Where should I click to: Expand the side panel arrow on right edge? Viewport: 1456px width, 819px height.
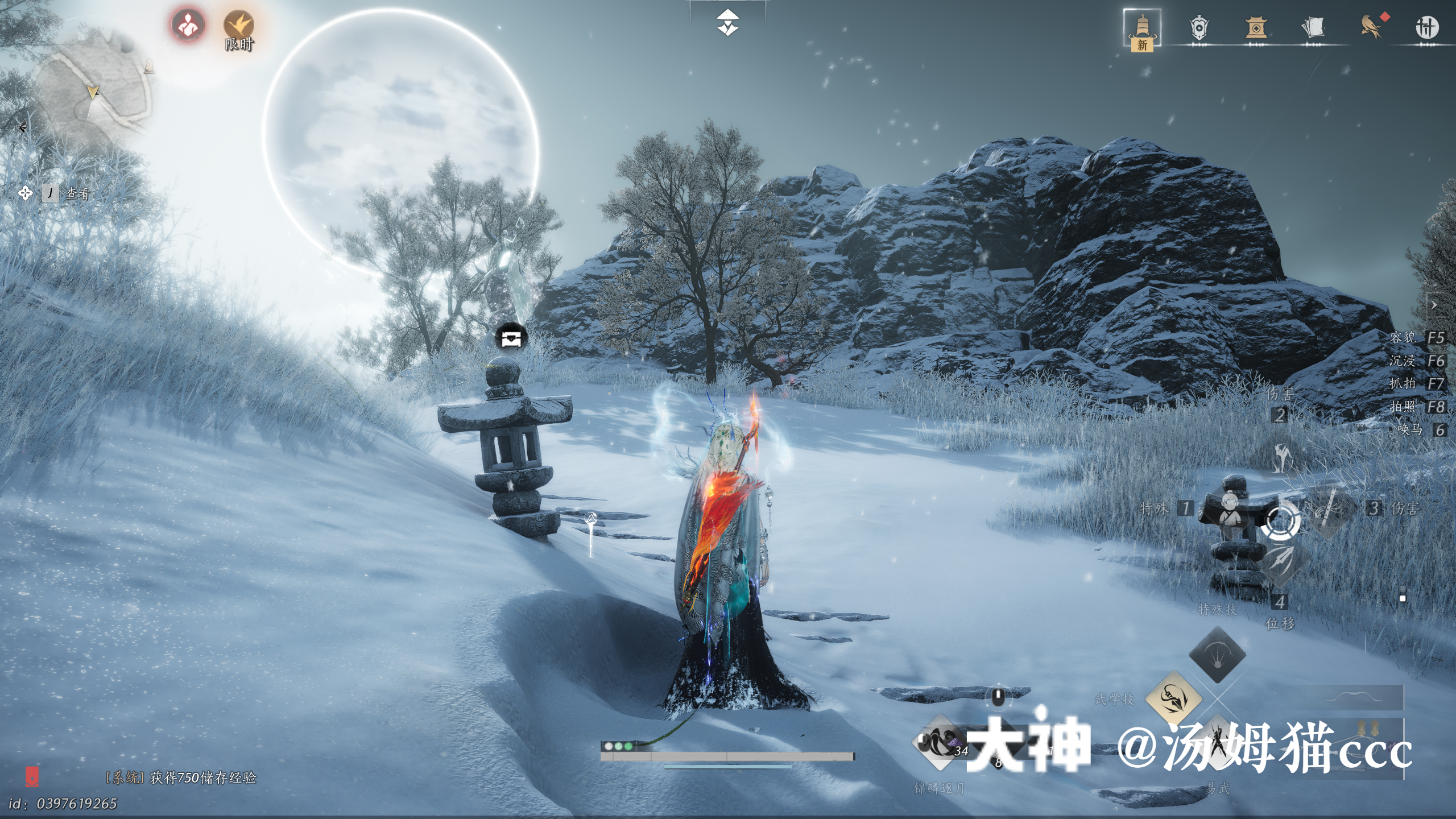coord(1434,305)
